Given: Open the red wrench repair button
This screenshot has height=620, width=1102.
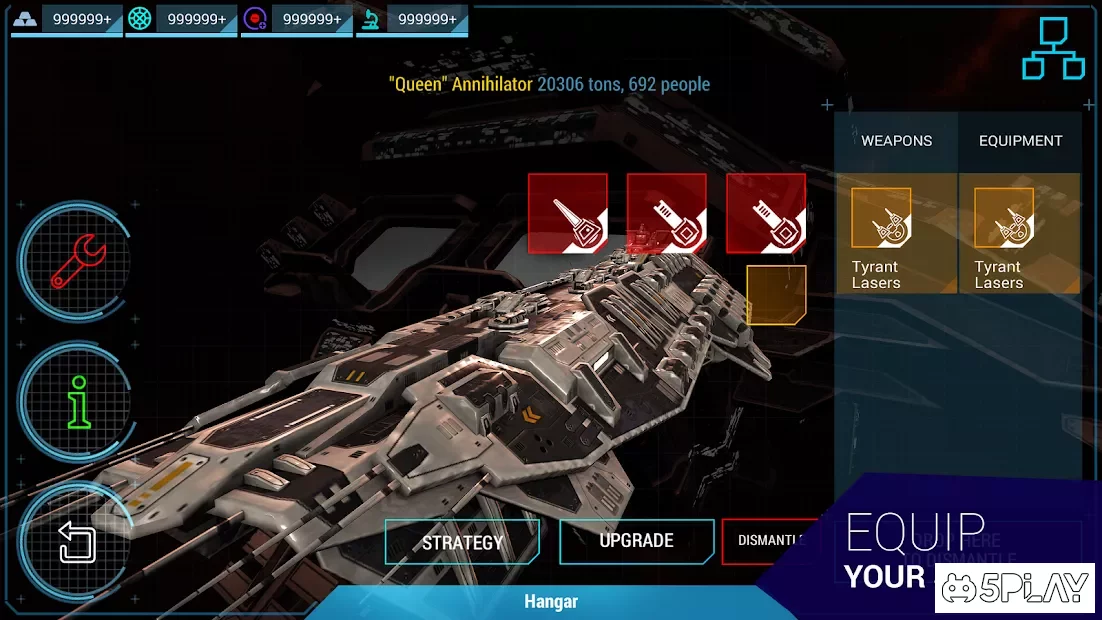Looking at the screenshot, I should tap(77, 262).
